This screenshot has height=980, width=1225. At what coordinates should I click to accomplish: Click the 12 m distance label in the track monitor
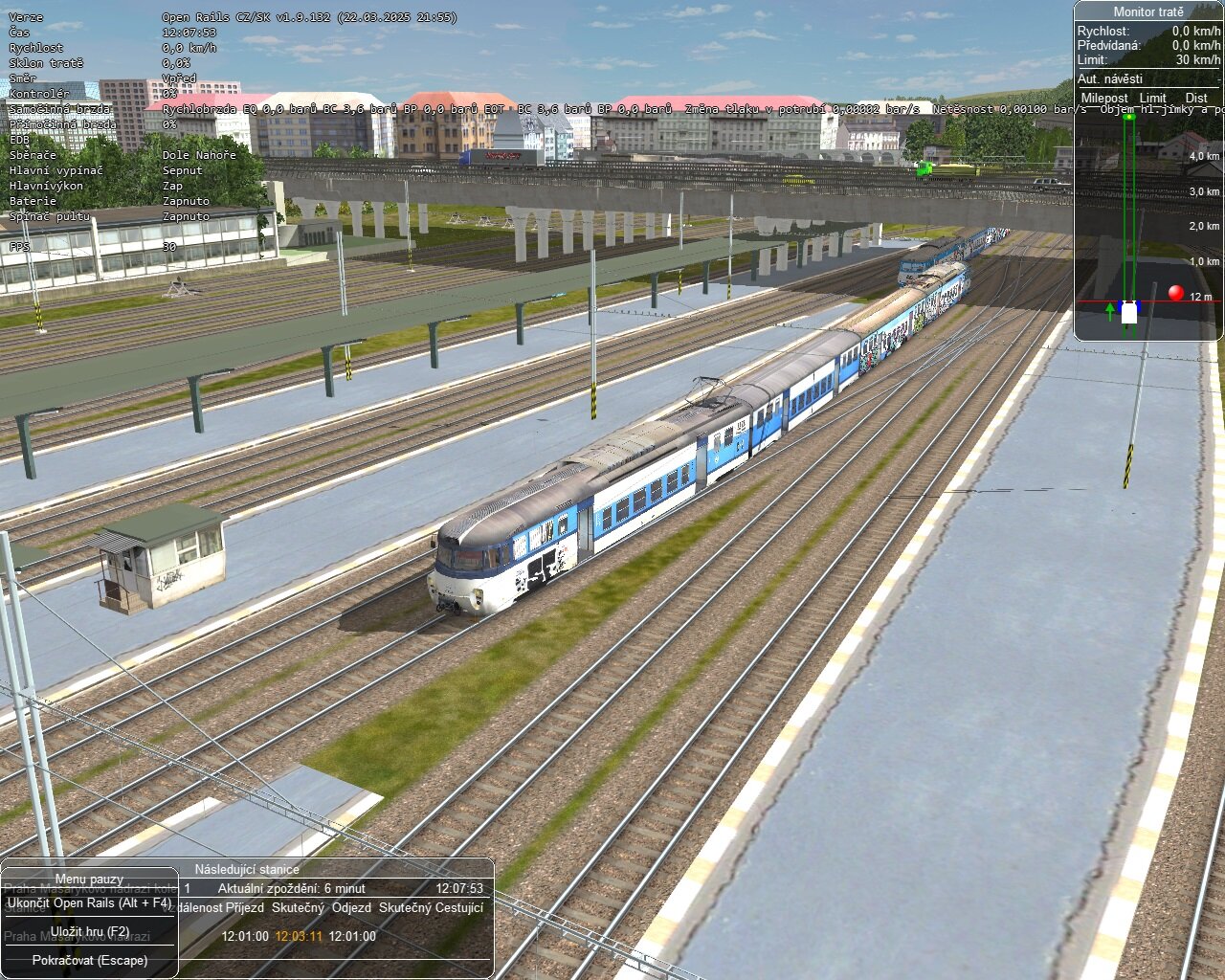point(1200,298)
